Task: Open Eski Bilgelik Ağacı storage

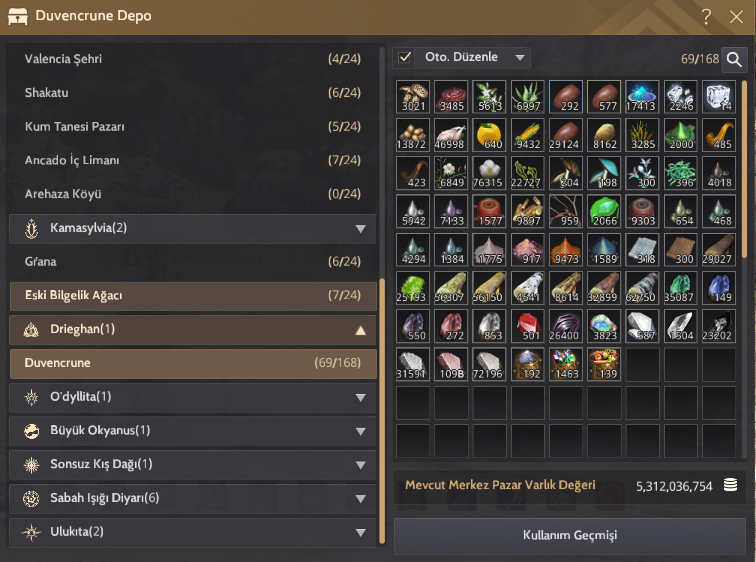Action: [x=192, y=296]
